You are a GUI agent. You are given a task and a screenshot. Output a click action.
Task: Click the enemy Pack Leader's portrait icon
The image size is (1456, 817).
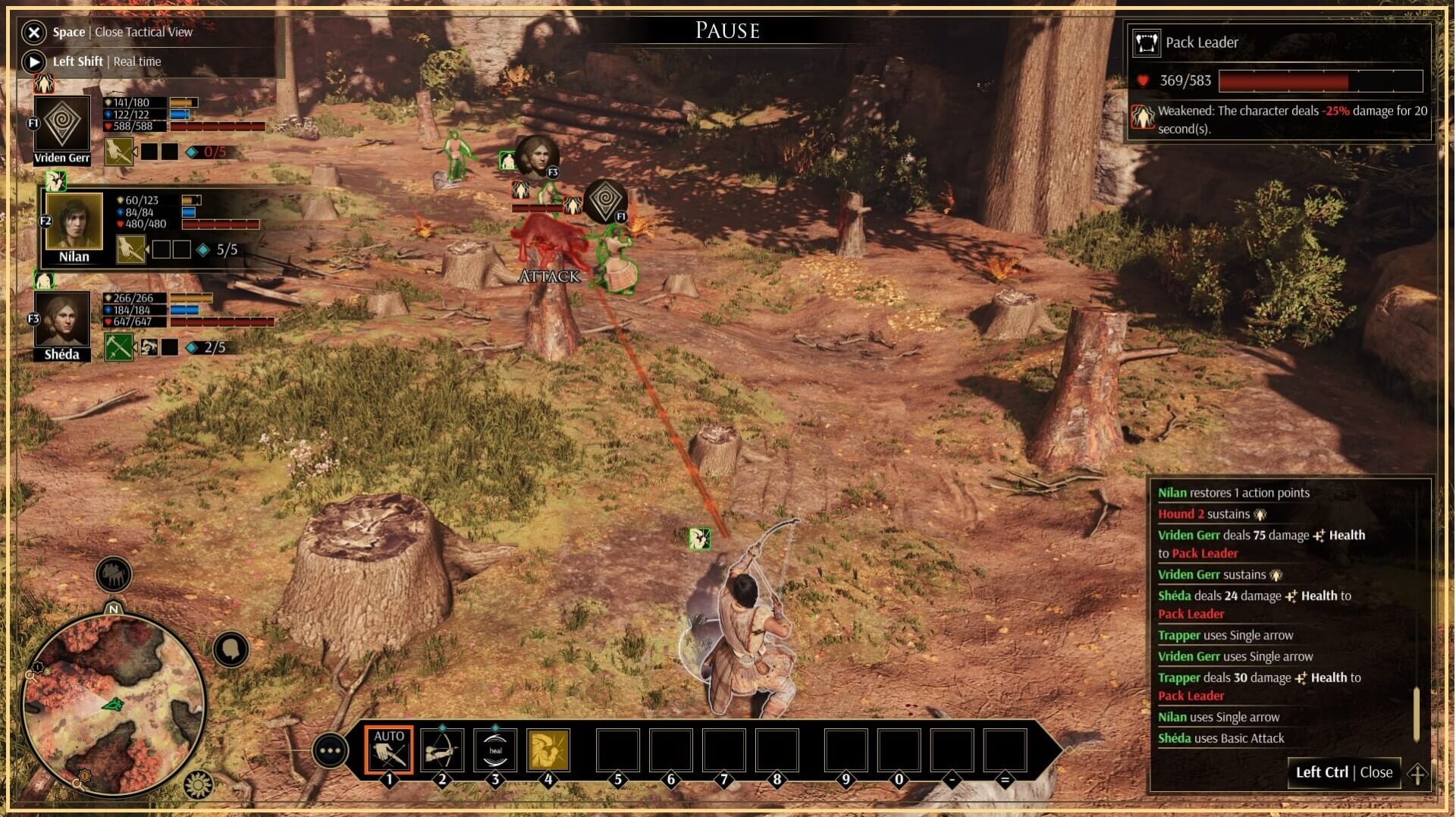(1146, 42)
